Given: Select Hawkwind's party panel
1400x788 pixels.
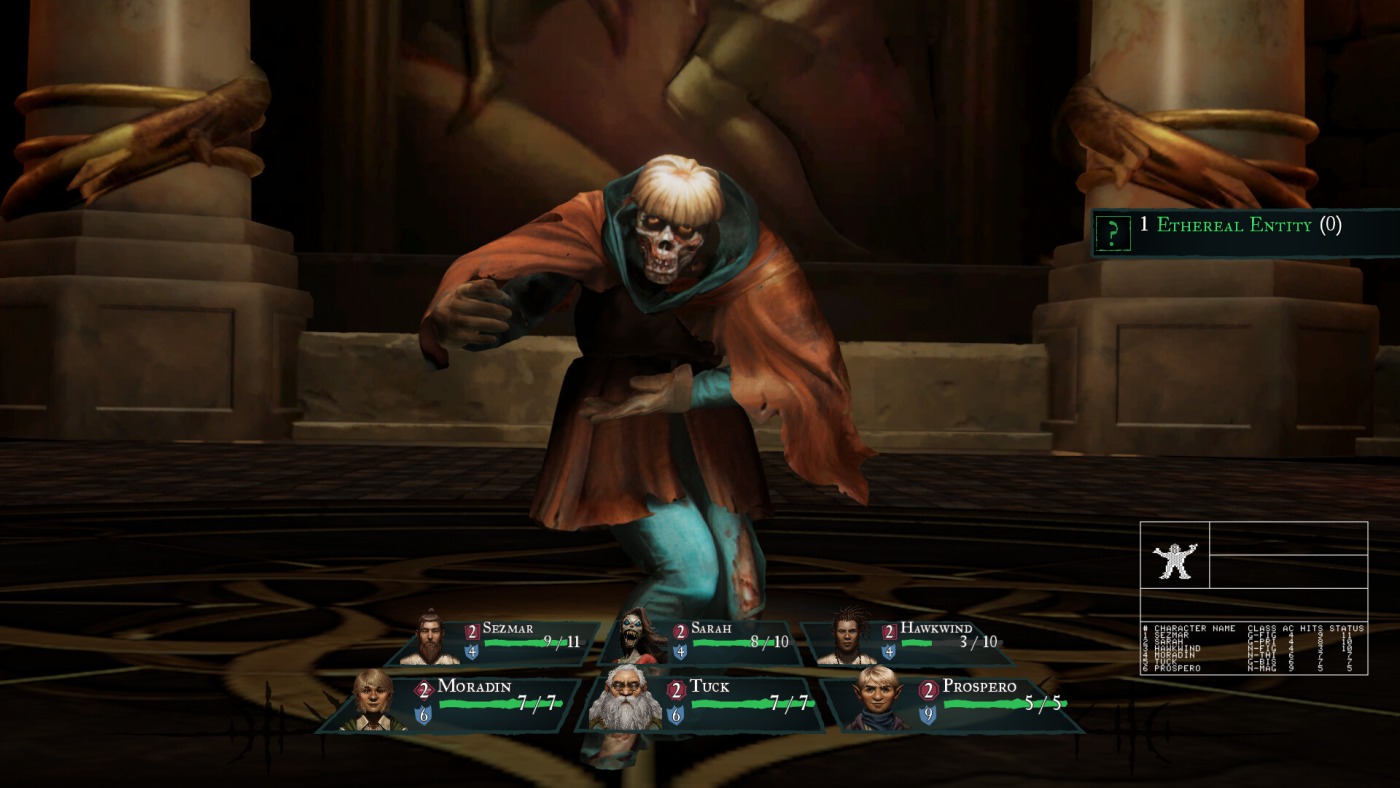Looking at the screenshot, I should click(x=908, y=642).
